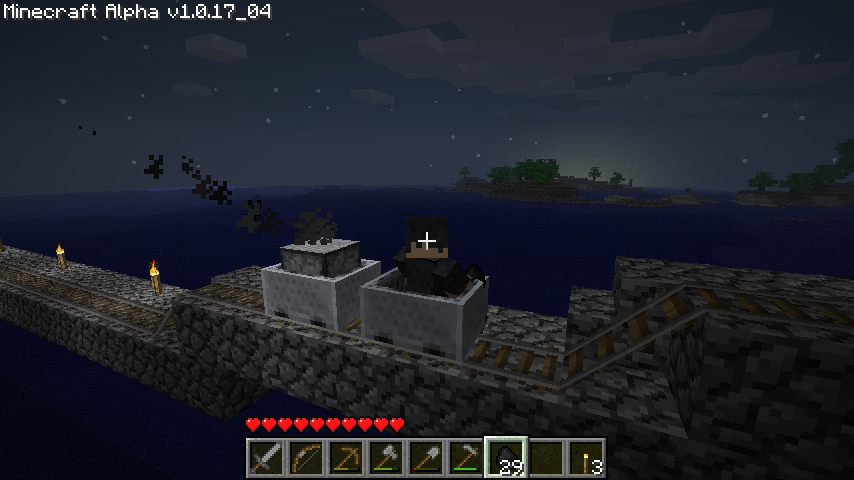Click the highlighted stack of 29 items
The image size is (854, 480).
tap(506, 458)
